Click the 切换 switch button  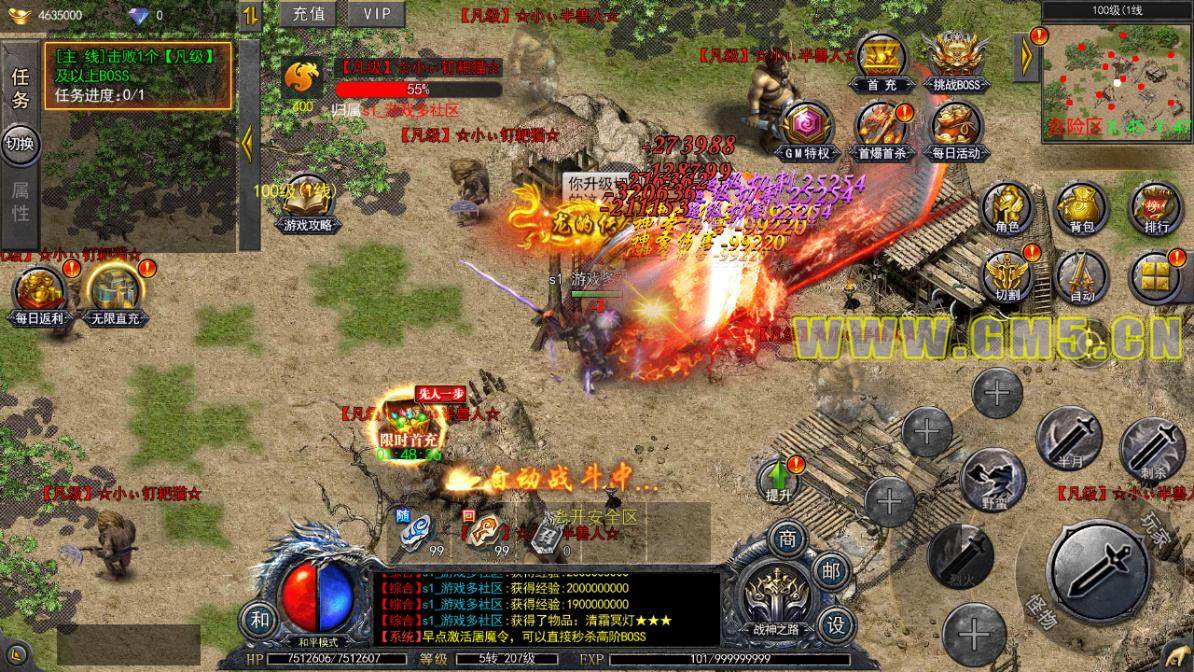click(20, 143)
